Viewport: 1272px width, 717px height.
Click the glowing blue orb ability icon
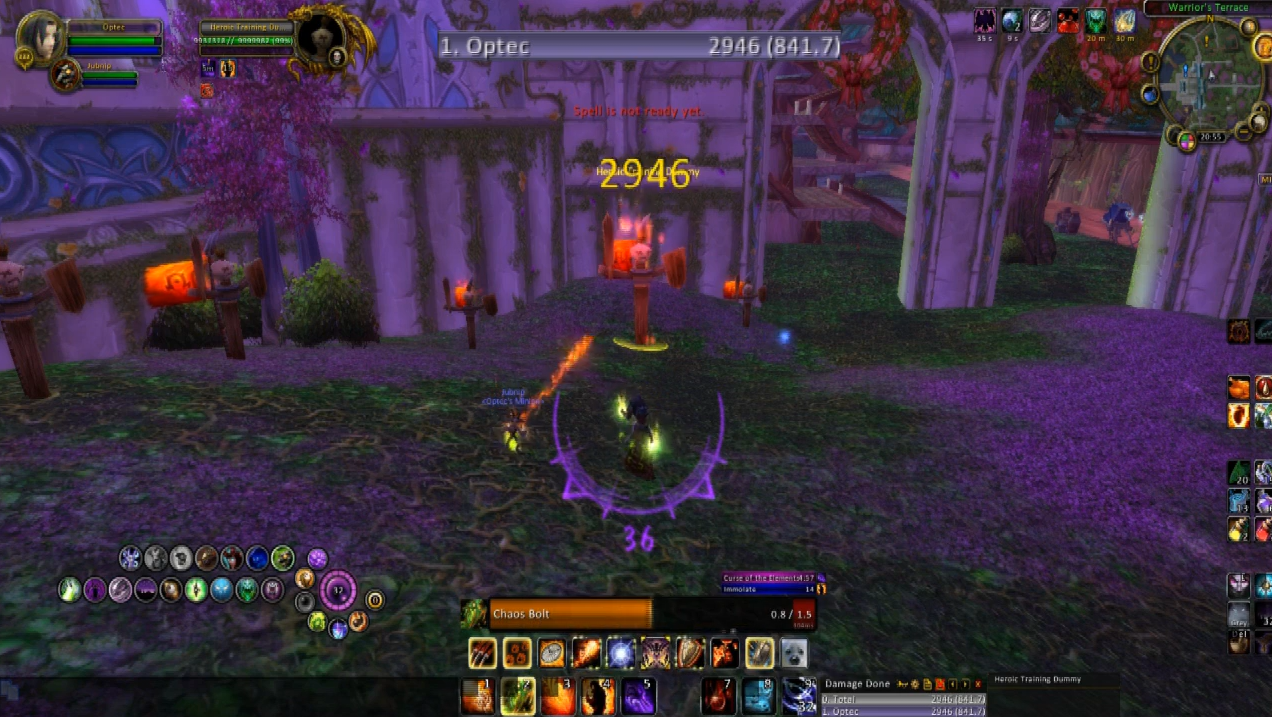click(x=621, y=653)
